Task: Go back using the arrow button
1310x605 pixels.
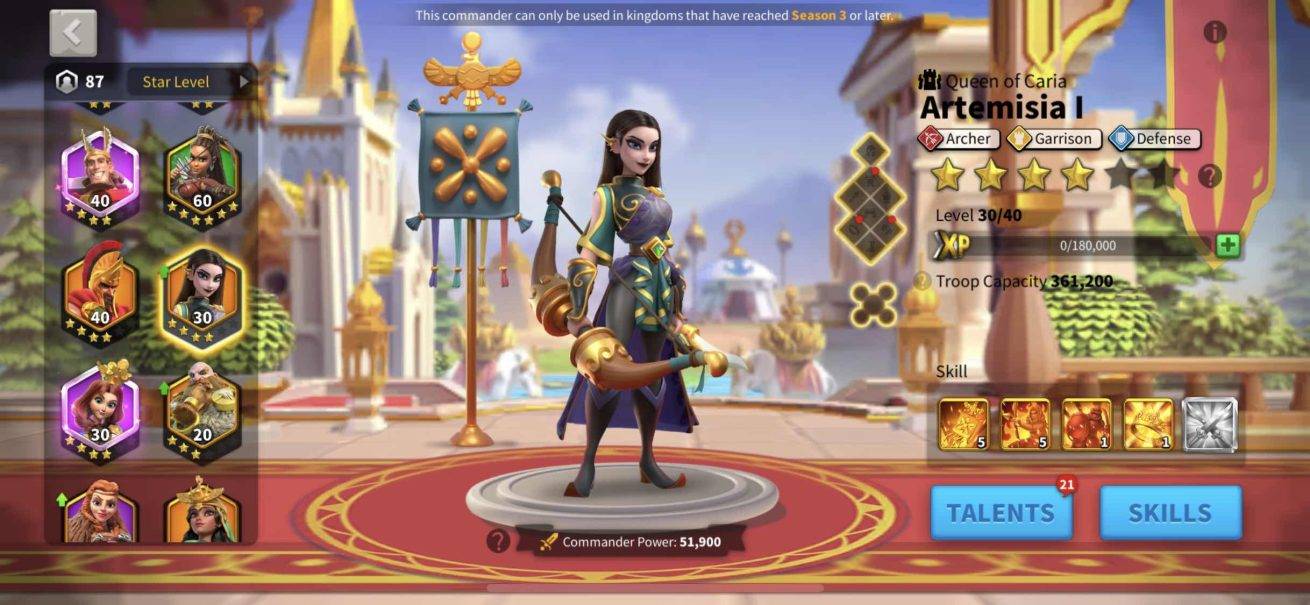Action: (x=73, y=33)
